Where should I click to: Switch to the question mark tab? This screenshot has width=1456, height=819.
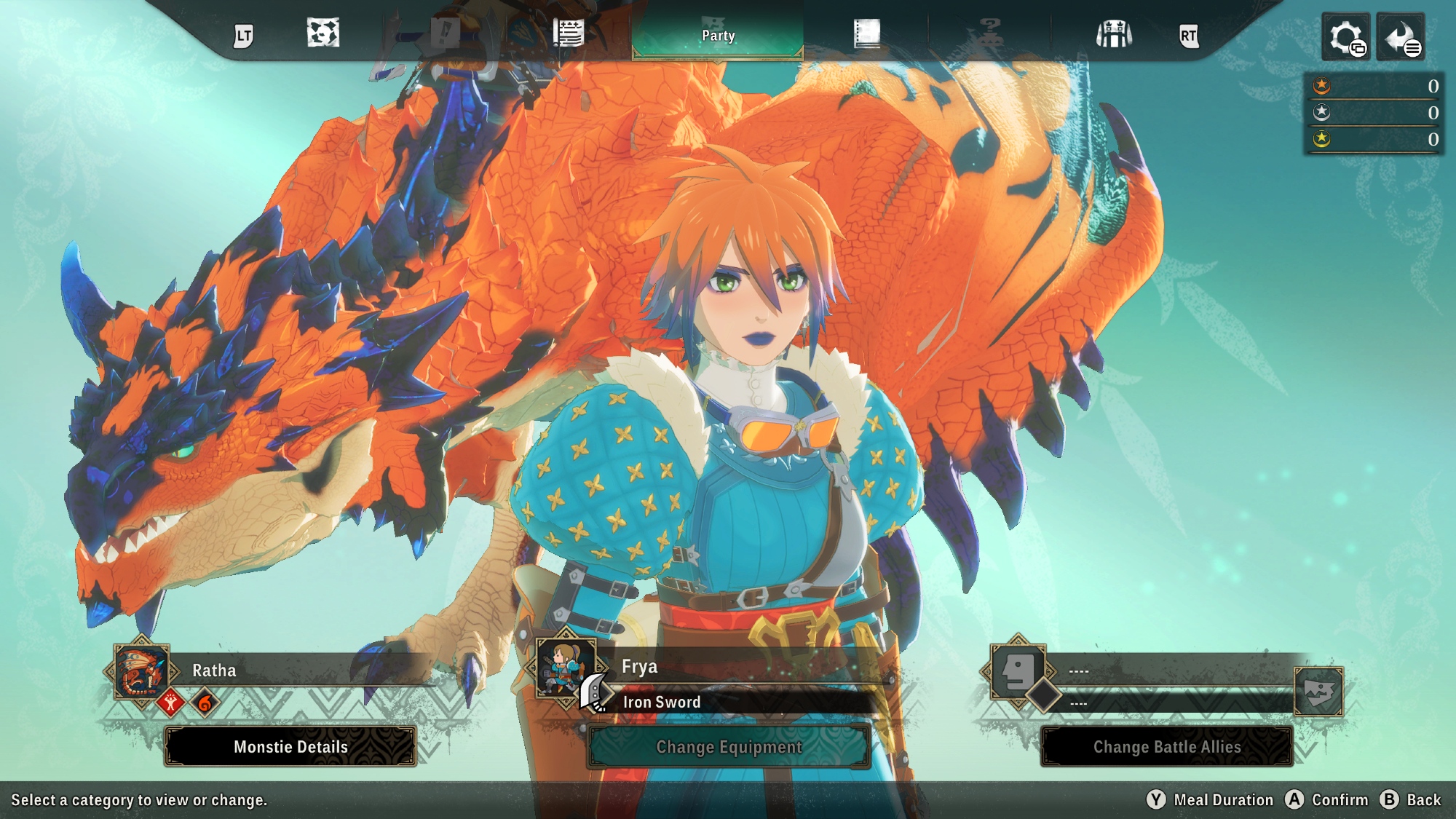(989, 33)
